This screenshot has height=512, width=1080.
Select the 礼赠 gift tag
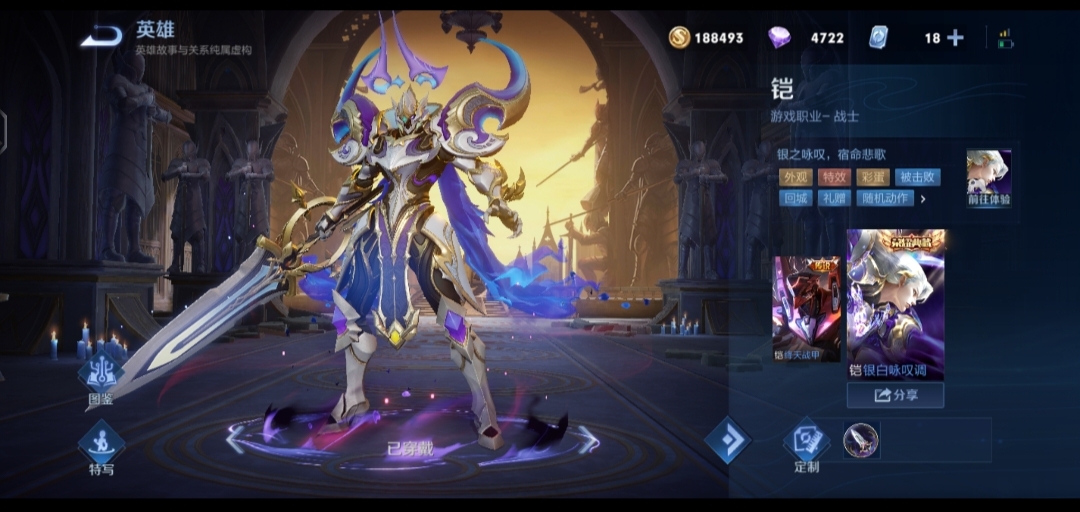point(834,198)
